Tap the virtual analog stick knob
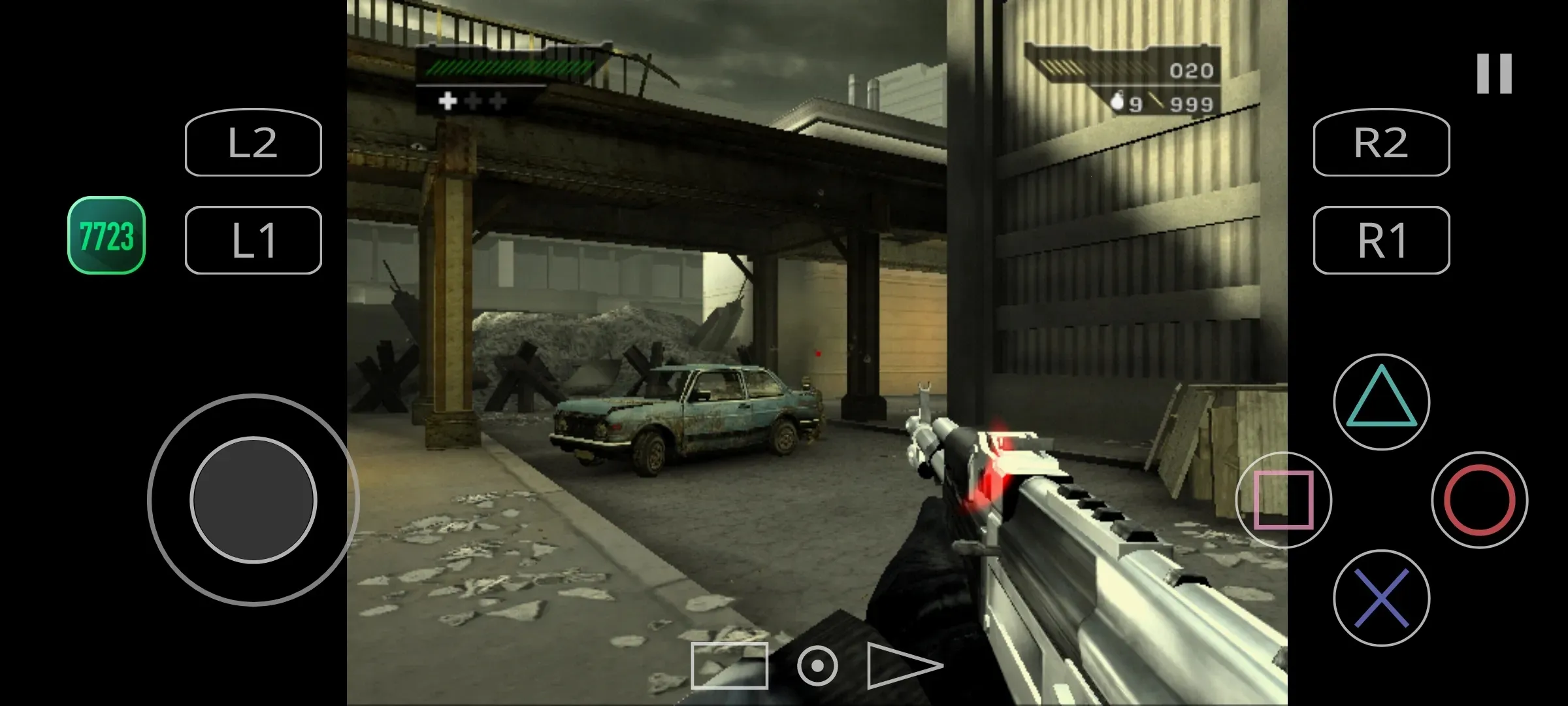The image size is (1568, 706). point(253,500)
